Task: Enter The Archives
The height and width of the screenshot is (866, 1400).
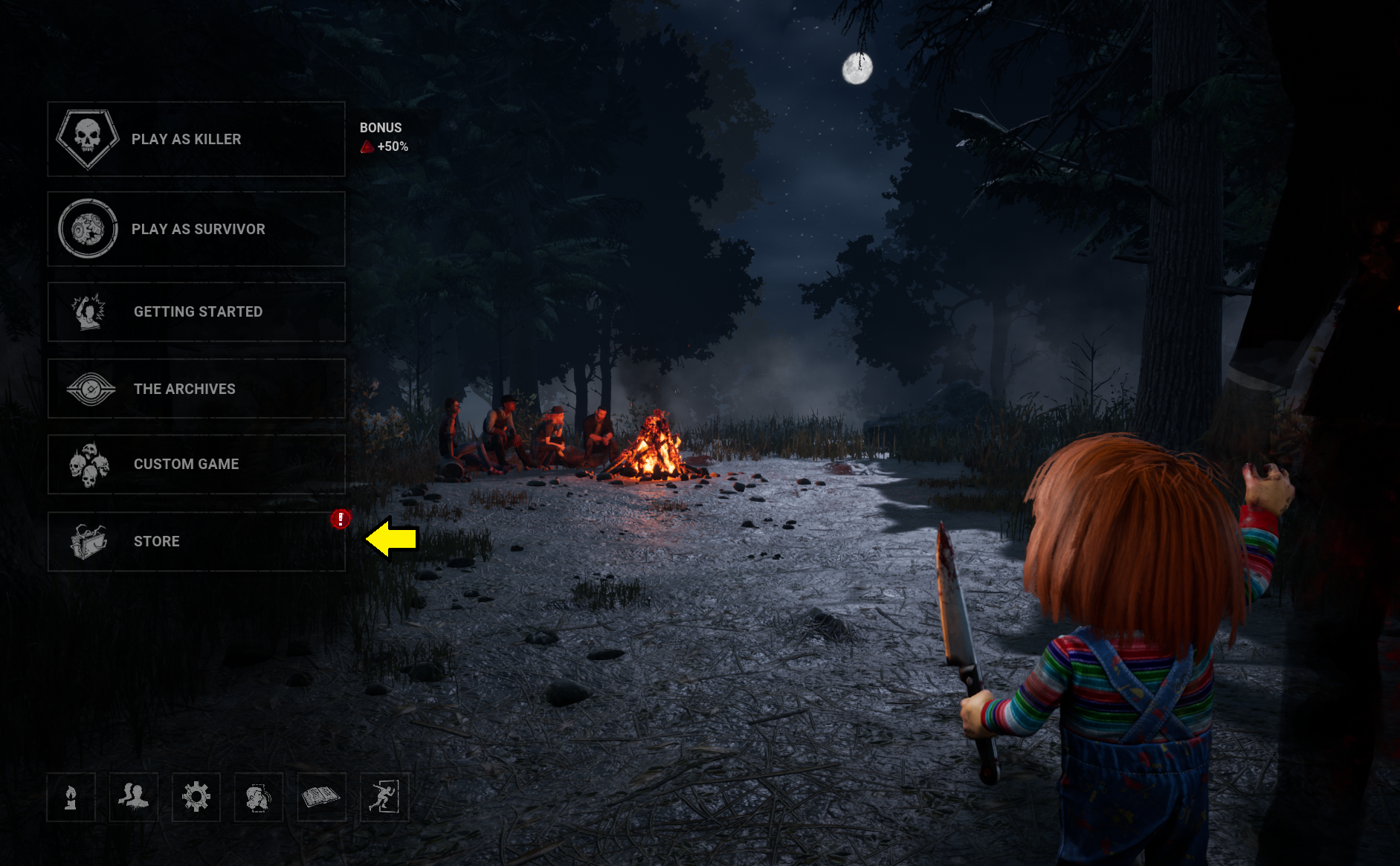Action: pyautogui.click(x=196, y=389)
